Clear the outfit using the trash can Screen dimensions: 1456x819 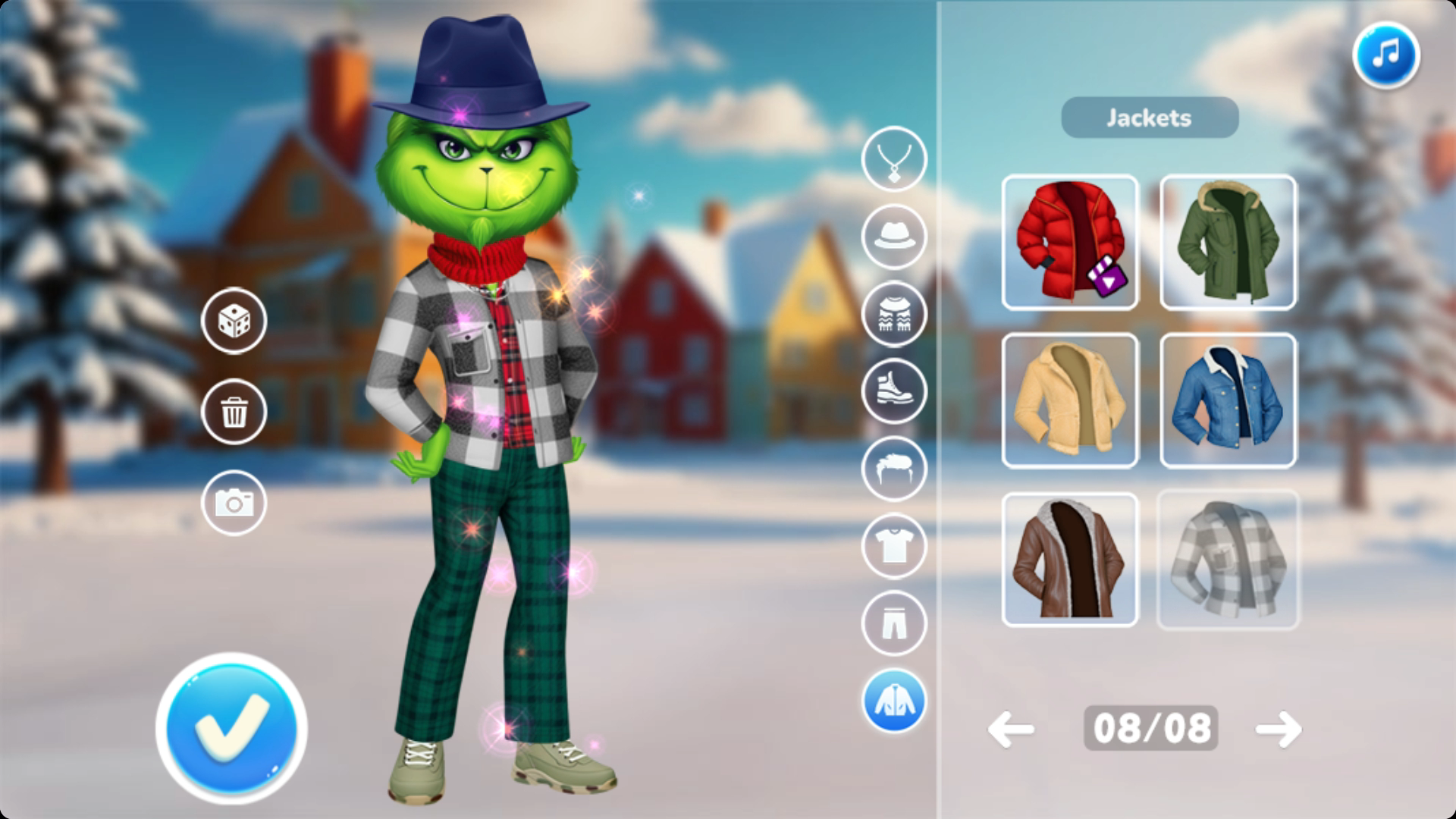click(x=234, y=412)
